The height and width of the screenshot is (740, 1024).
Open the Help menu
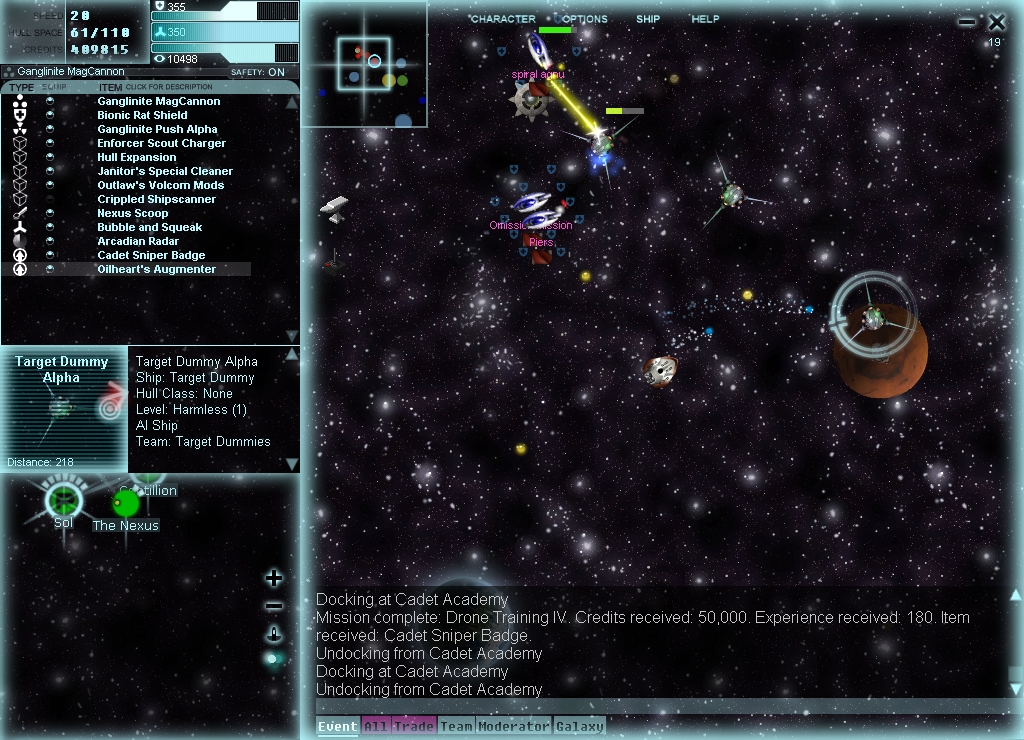click(x=705, y=19)
